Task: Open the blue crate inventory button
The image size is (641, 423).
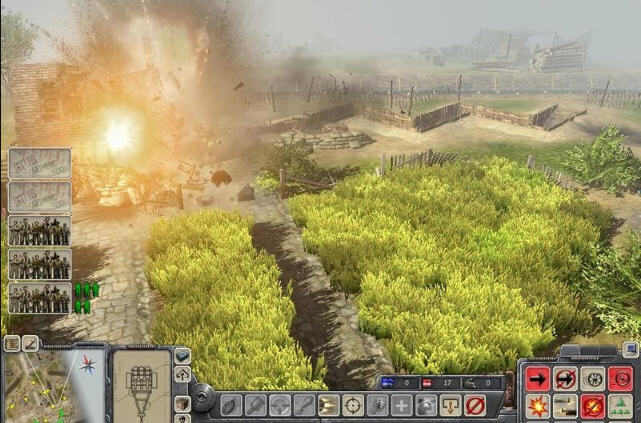Action: pos(182,355)
